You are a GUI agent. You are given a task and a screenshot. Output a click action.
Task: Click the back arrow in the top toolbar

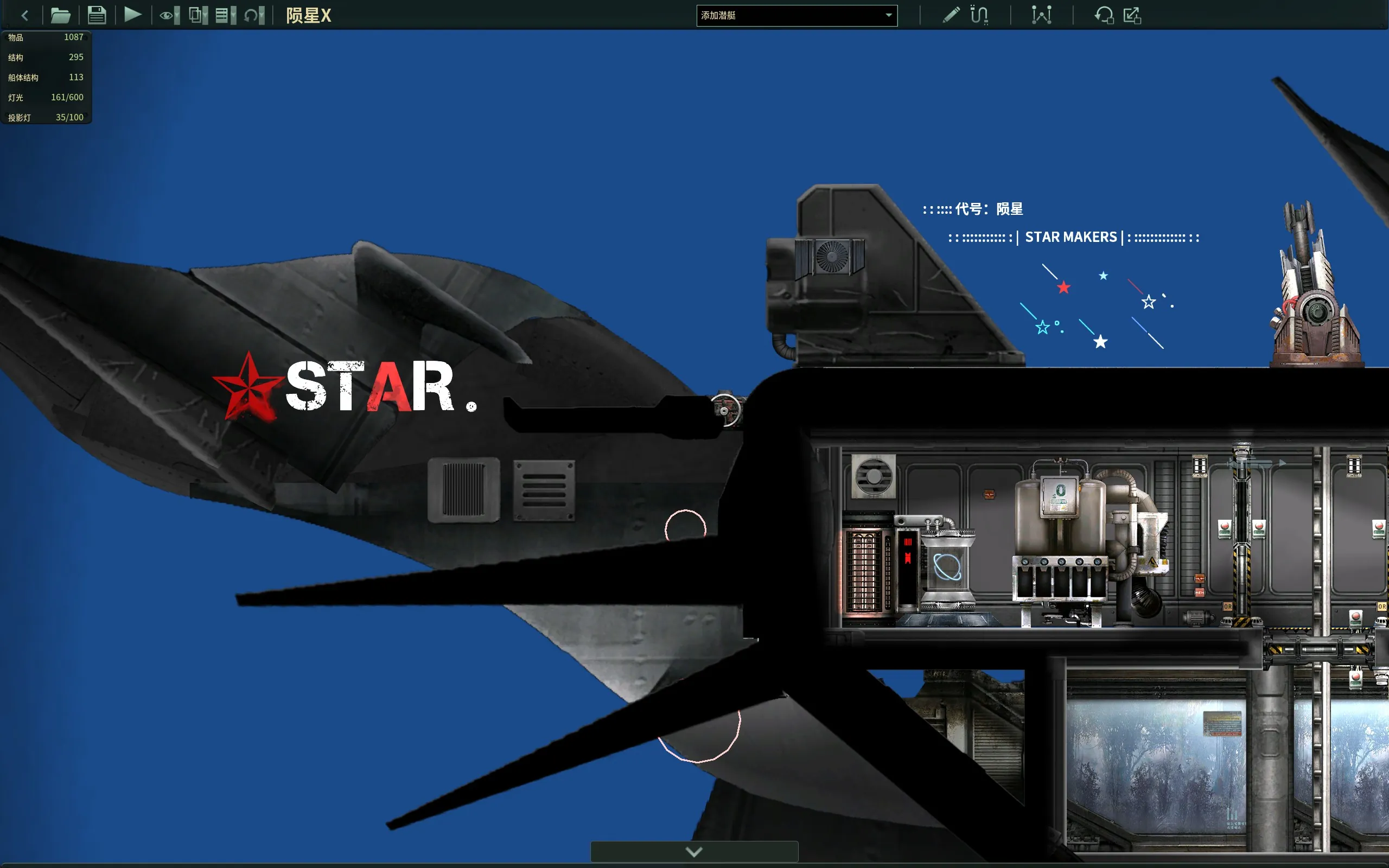pos(24,16)
